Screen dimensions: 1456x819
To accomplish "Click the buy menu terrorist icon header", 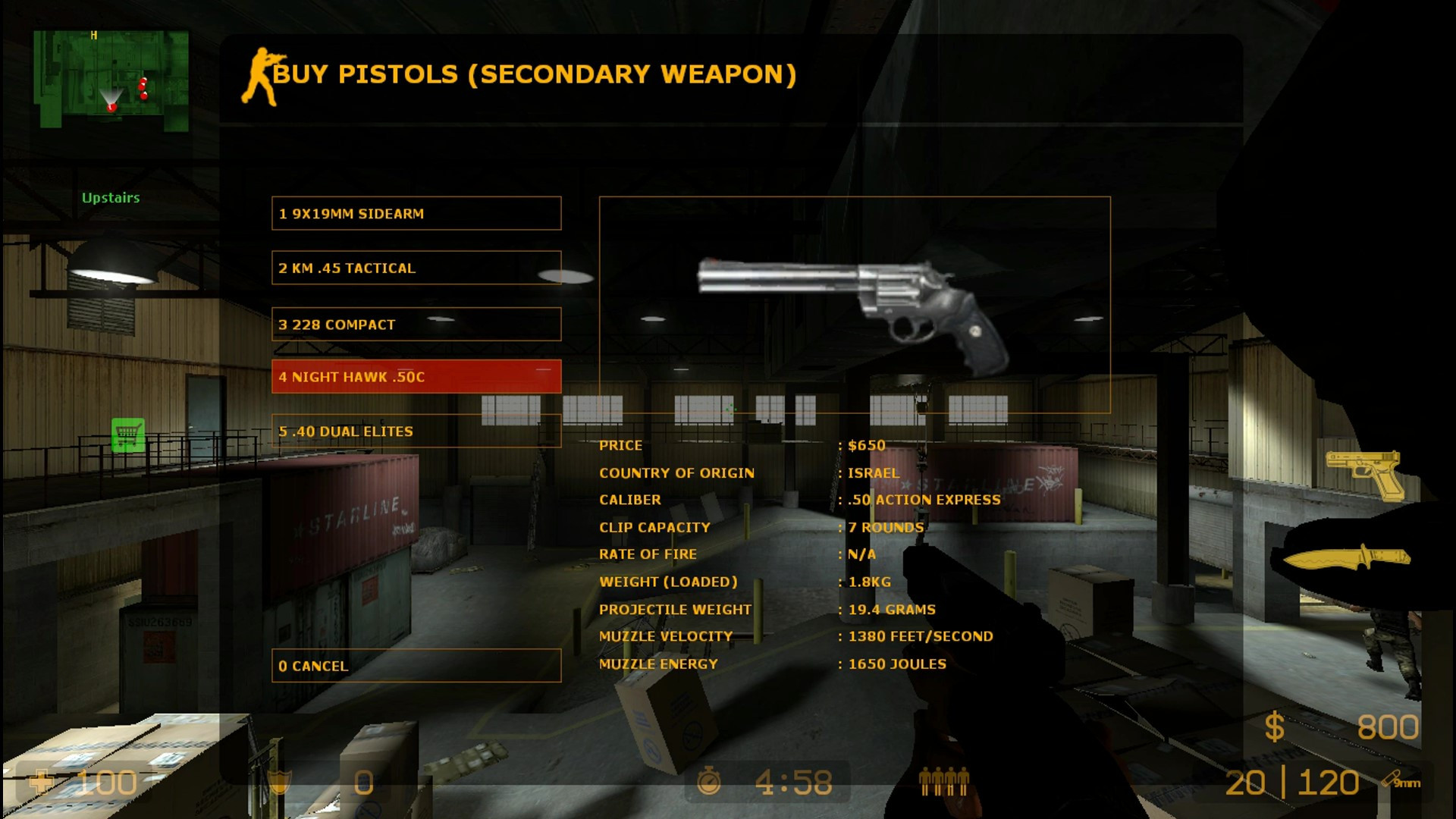I will click(258, 74).
